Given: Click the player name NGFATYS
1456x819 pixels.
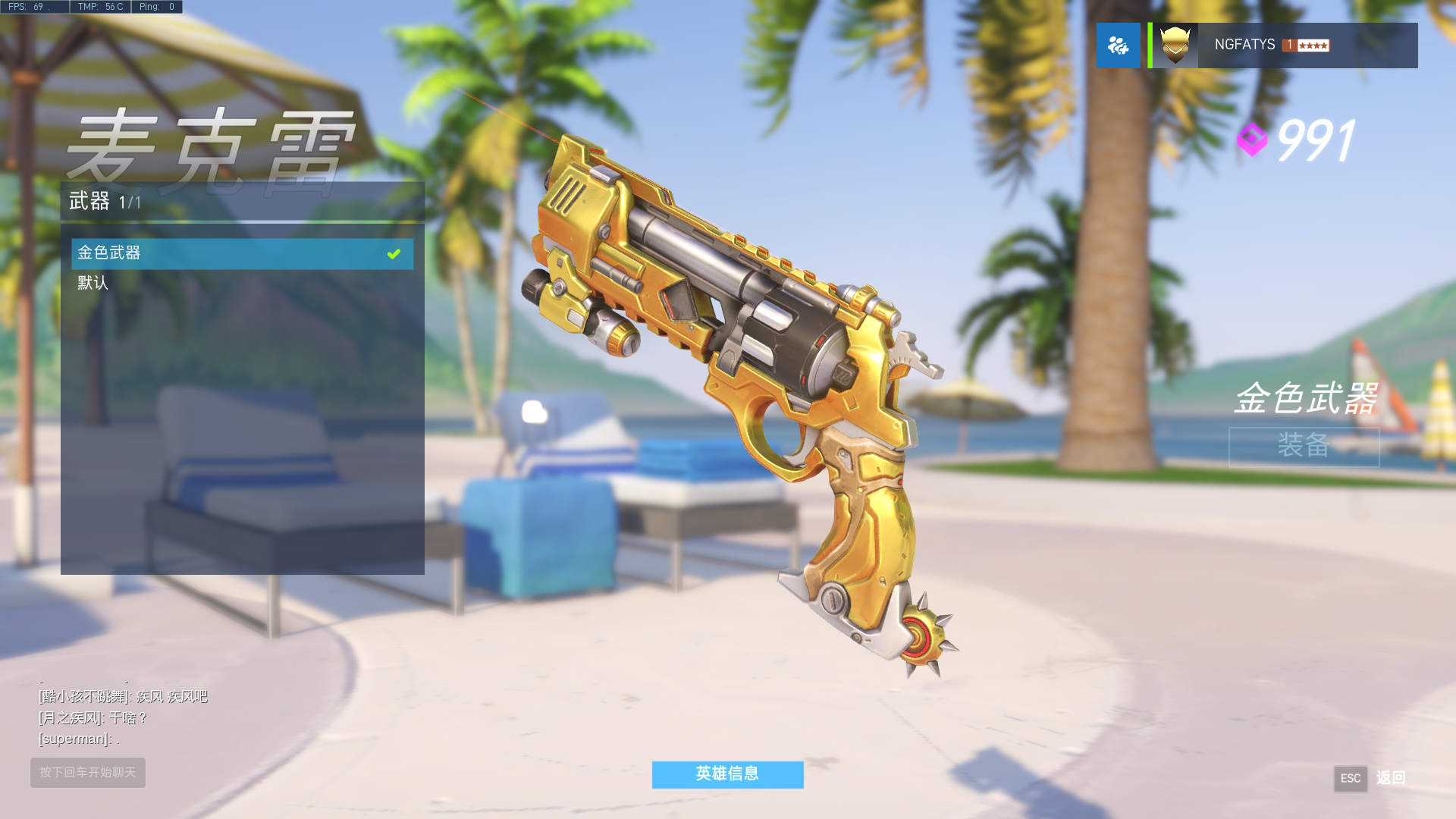Looking at the screenshot, I should coord(1244,45).
